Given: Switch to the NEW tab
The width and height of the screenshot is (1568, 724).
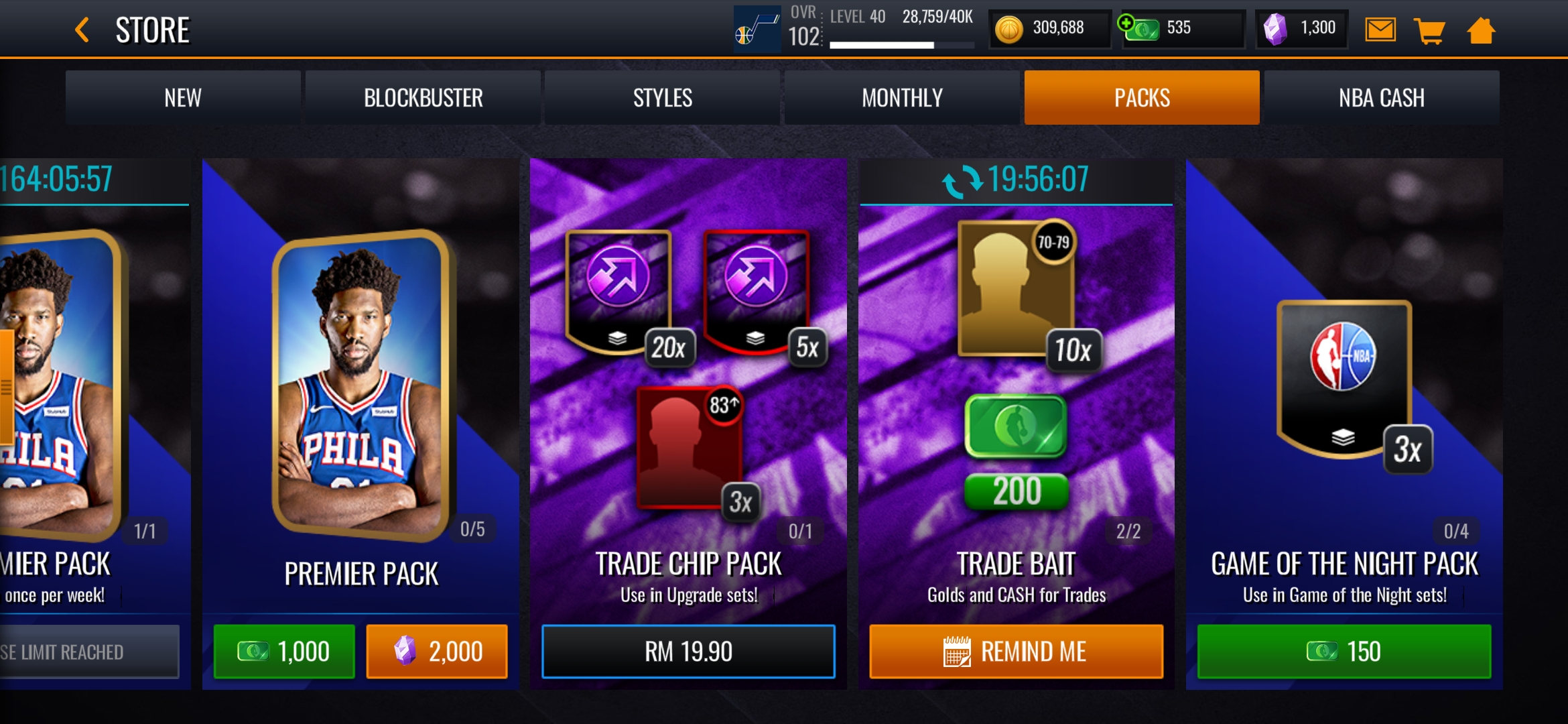Looking at the screenshot, I should (183, 98).
